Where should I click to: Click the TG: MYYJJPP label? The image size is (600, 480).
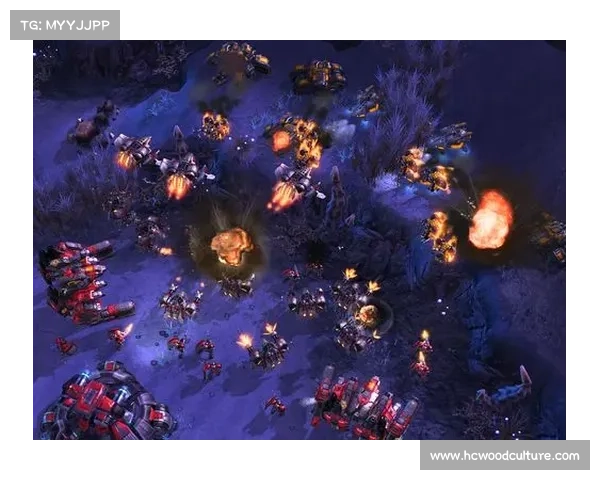tap(64, 24)
